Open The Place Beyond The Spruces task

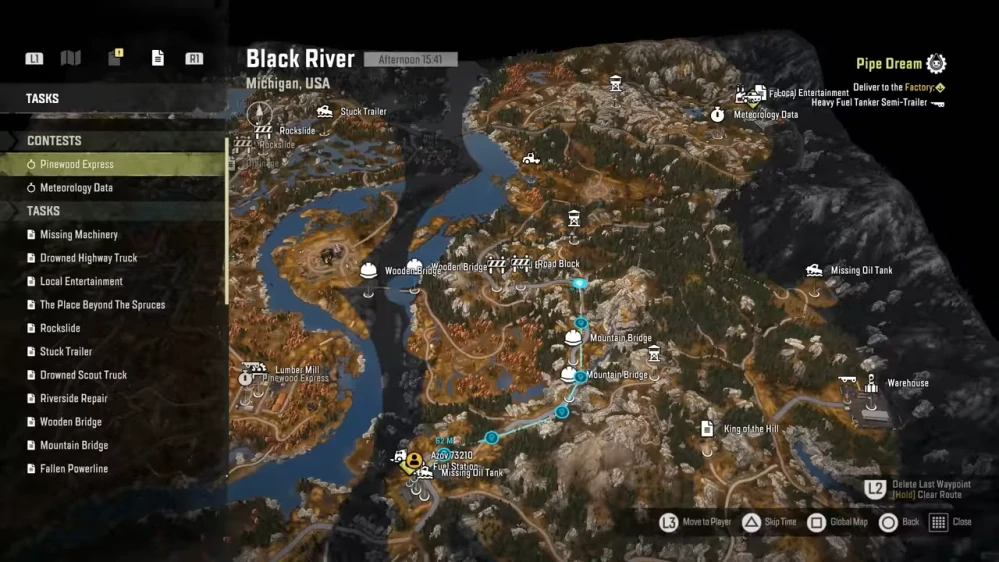[x=102, y=305]
